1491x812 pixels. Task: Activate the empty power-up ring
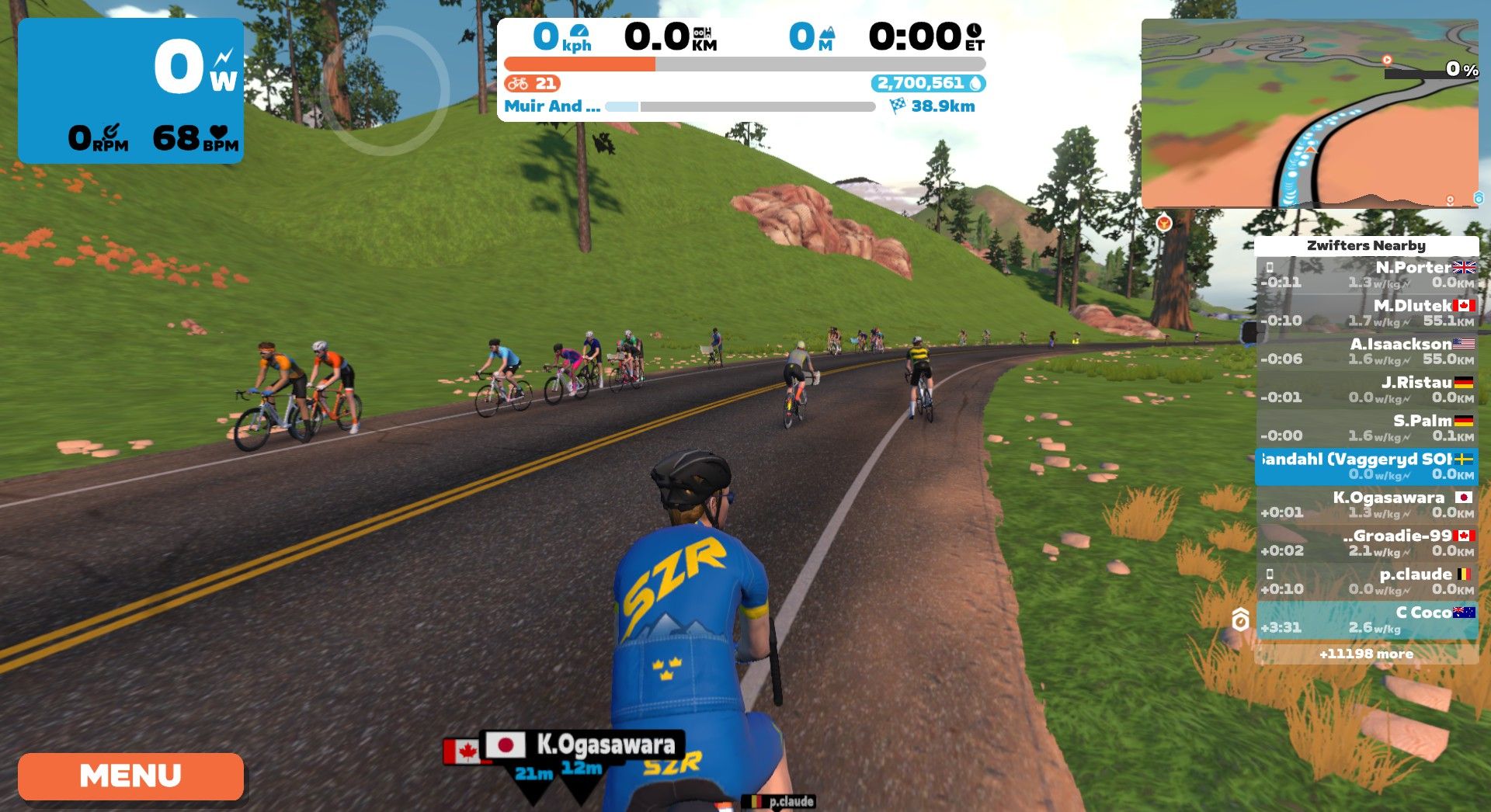[384, 90]
